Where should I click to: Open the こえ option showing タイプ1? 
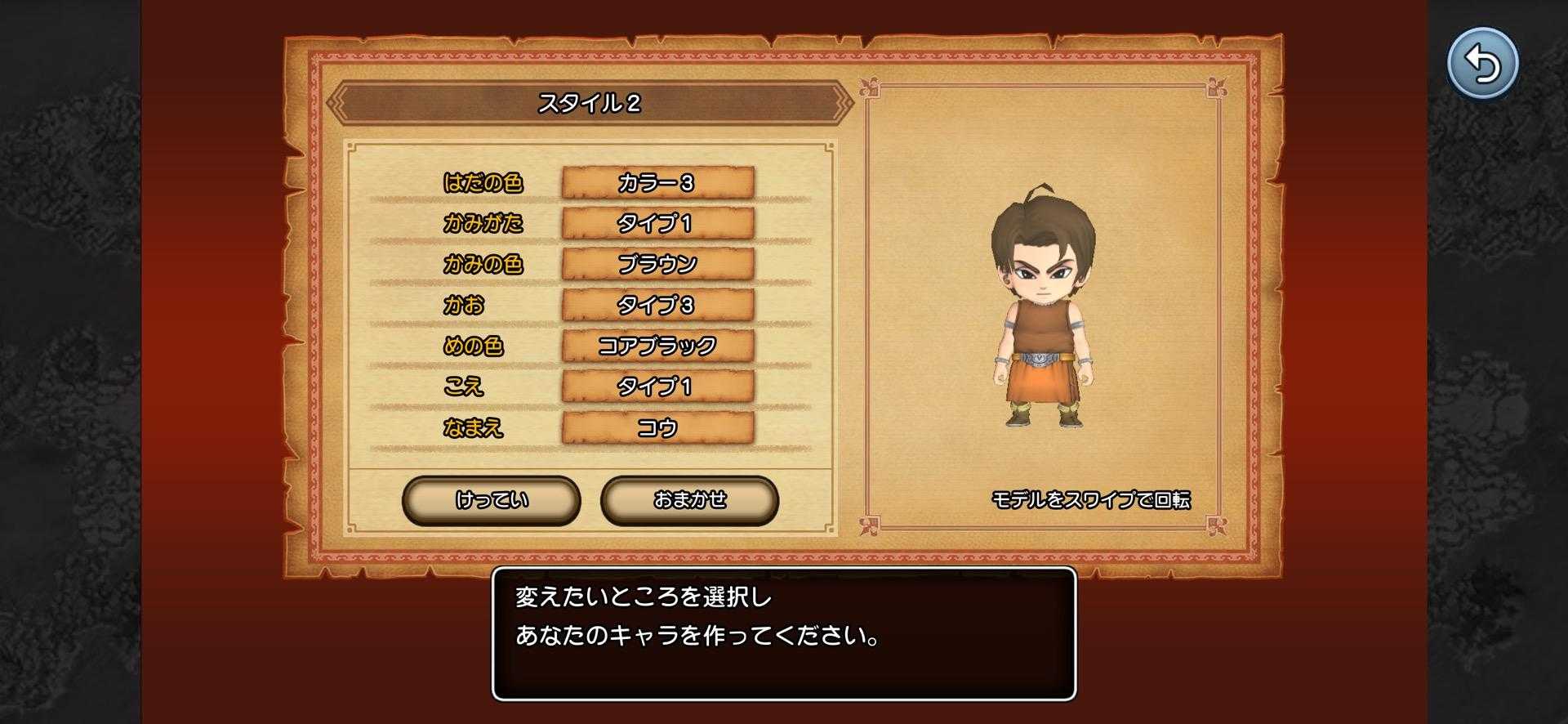(x=657, y=387)
